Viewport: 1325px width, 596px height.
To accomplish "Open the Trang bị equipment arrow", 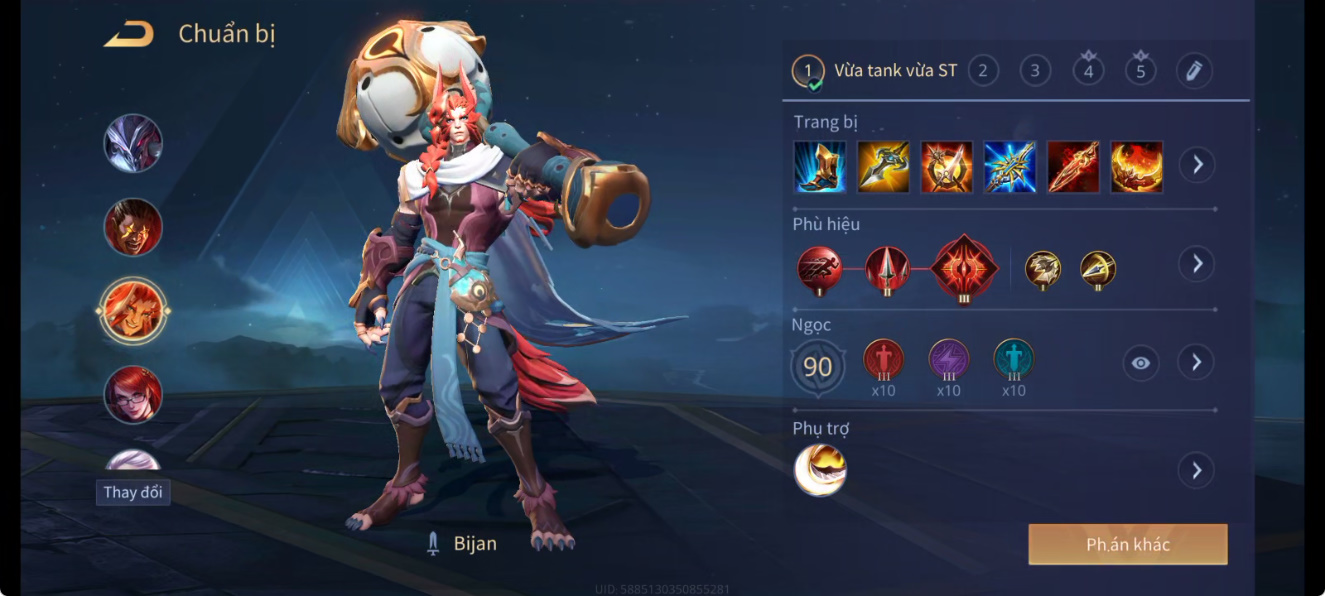I will [x=1196, y=165].
